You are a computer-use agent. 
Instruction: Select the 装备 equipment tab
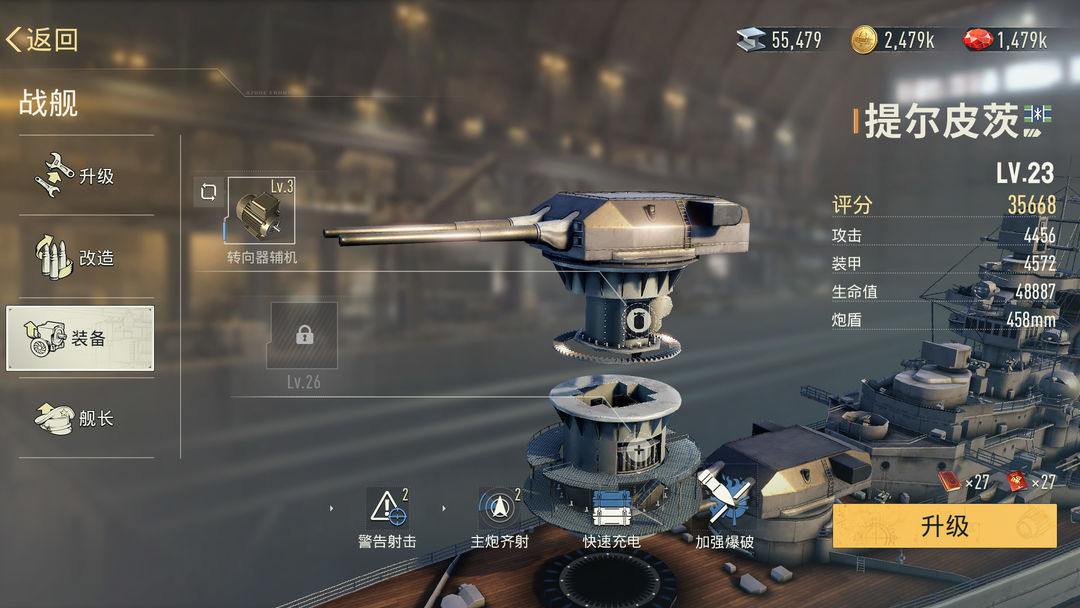pos(80,338)
